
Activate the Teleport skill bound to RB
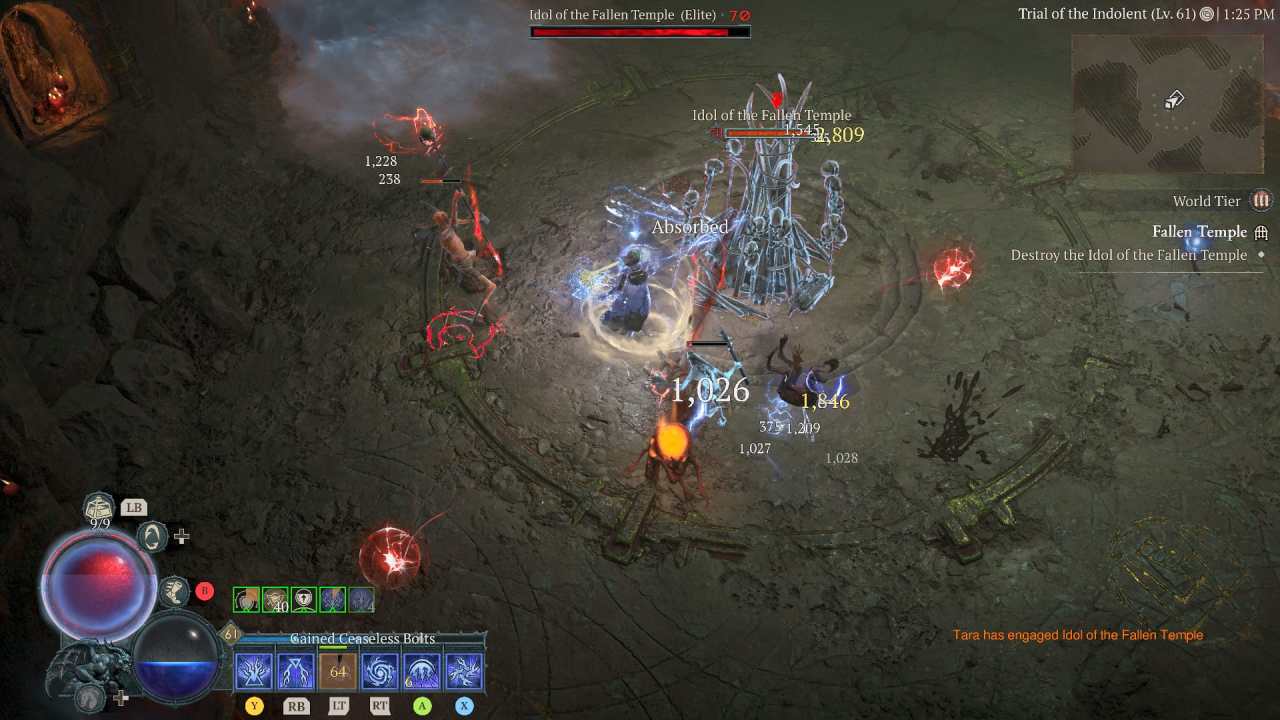click(x=297, y=670)
